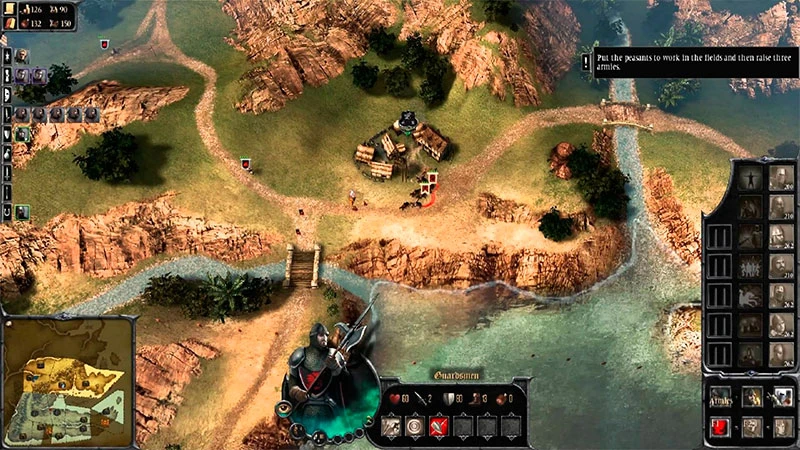Select the hero portrait in the top-left list
The height and width of the screenshot is (450, 800).
pos(21,56)
